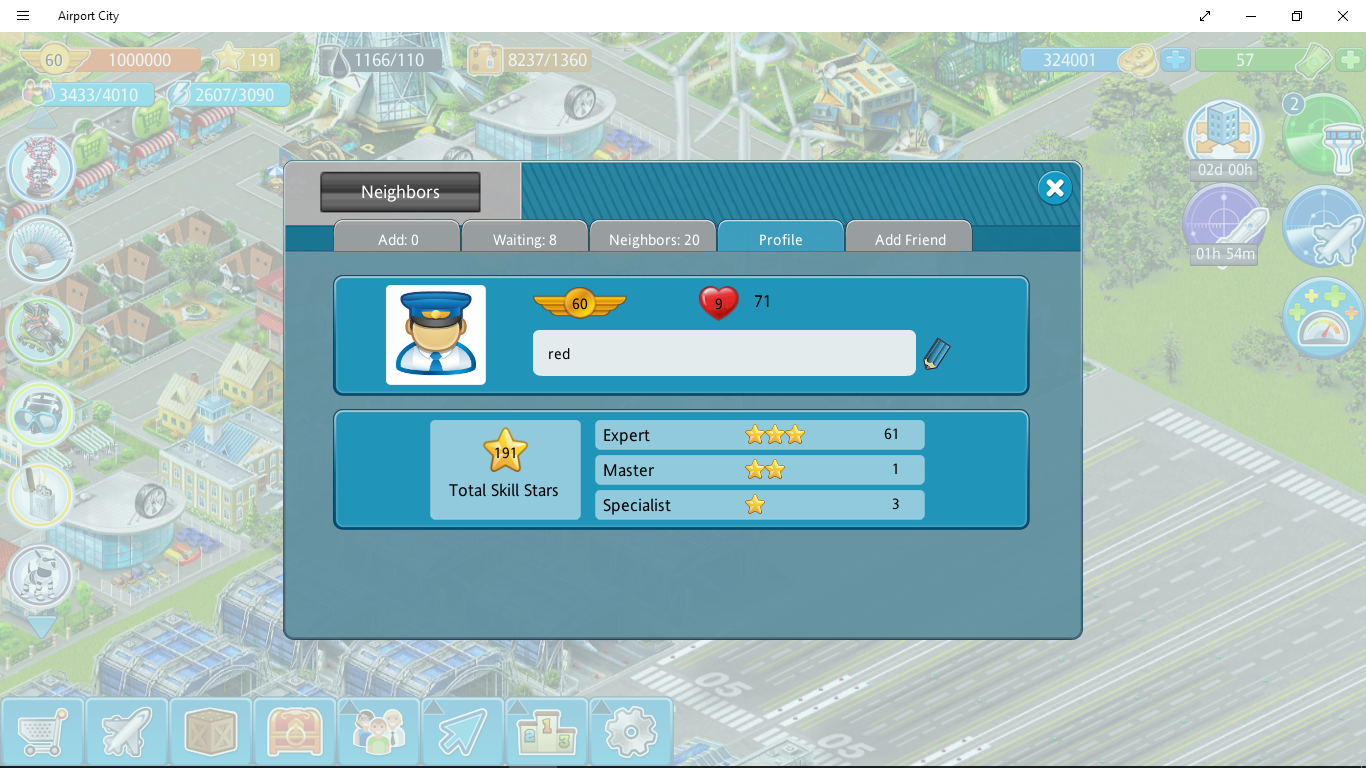Open the wooden crate warehouse
The height and width of the screenshot is (768, 1366).
210,733
